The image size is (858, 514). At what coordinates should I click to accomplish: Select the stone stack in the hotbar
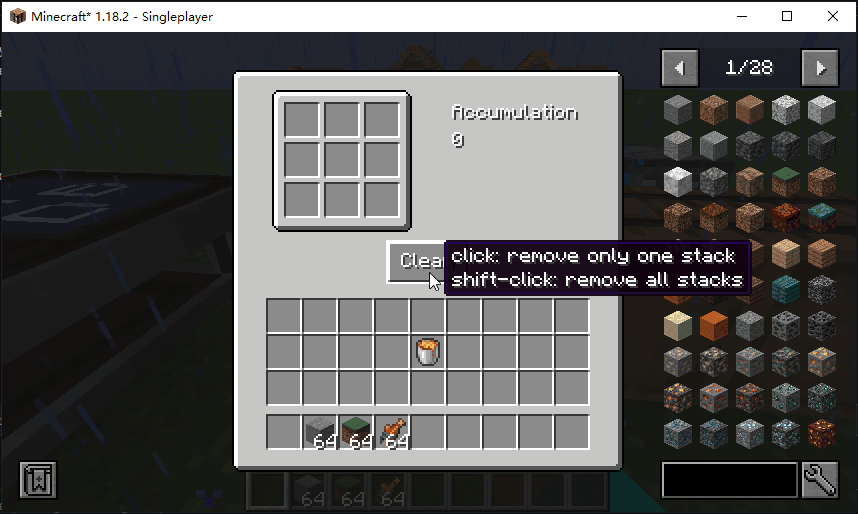tap(320, 432)
